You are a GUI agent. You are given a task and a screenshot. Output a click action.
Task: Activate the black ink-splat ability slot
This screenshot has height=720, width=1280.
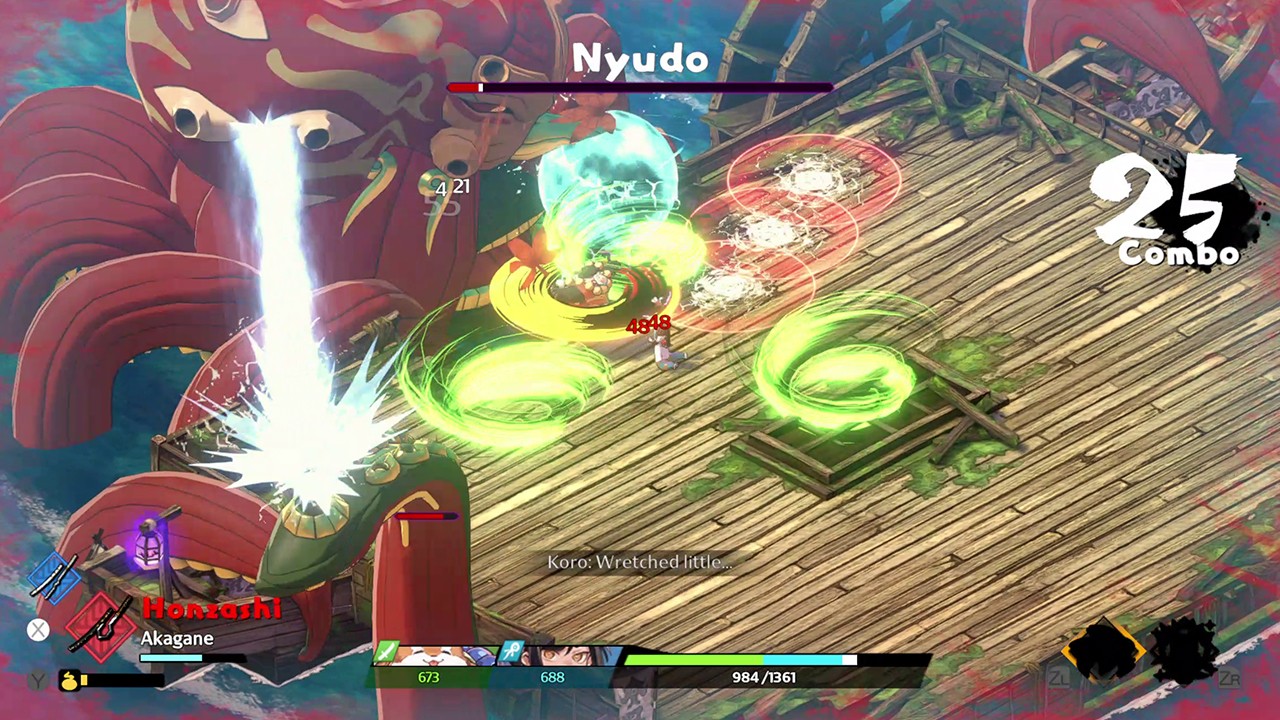[x=1187, y=651]
